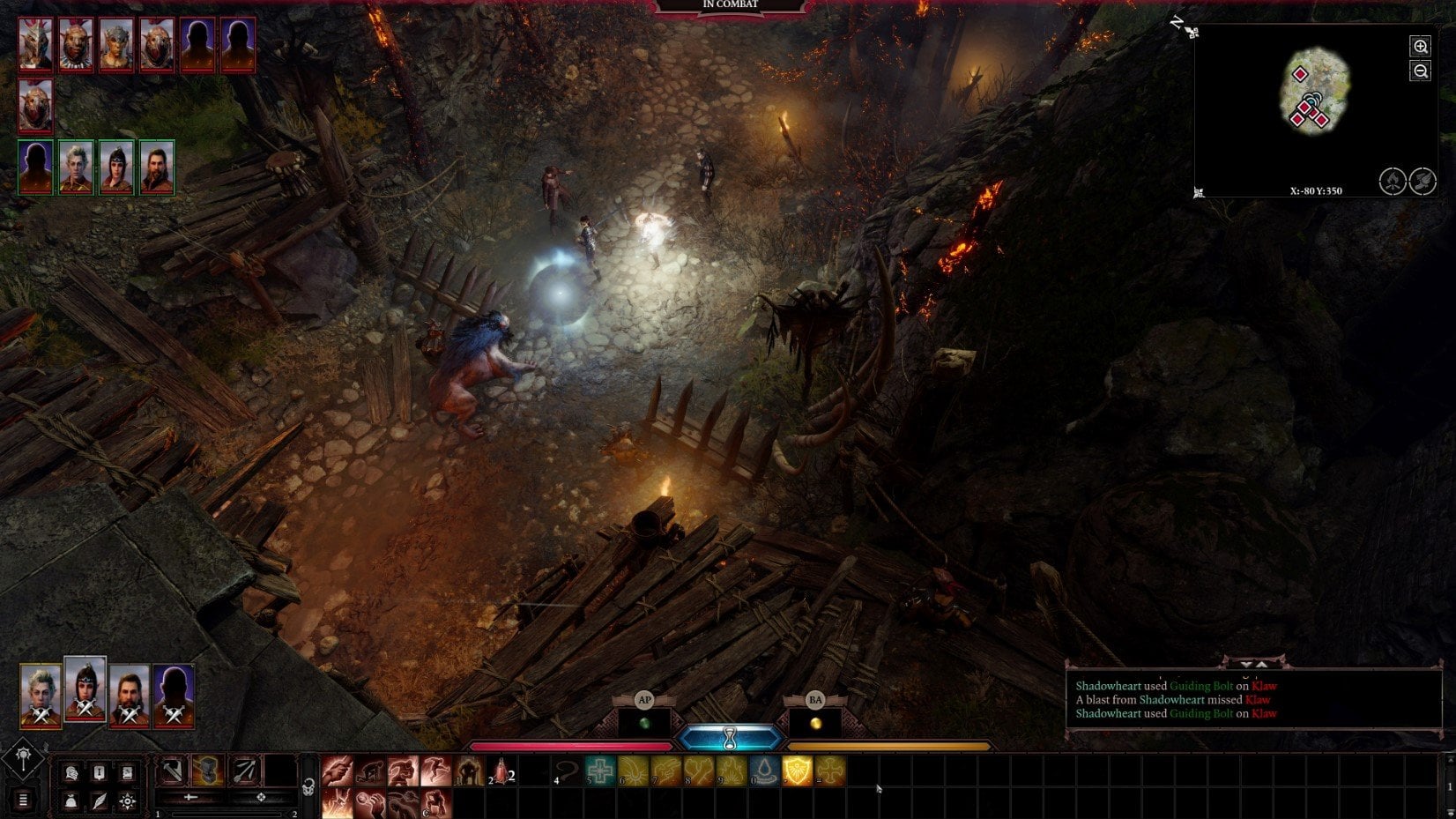
Task: End the turn with the hourglass button
Action: [x=730, y=738]
